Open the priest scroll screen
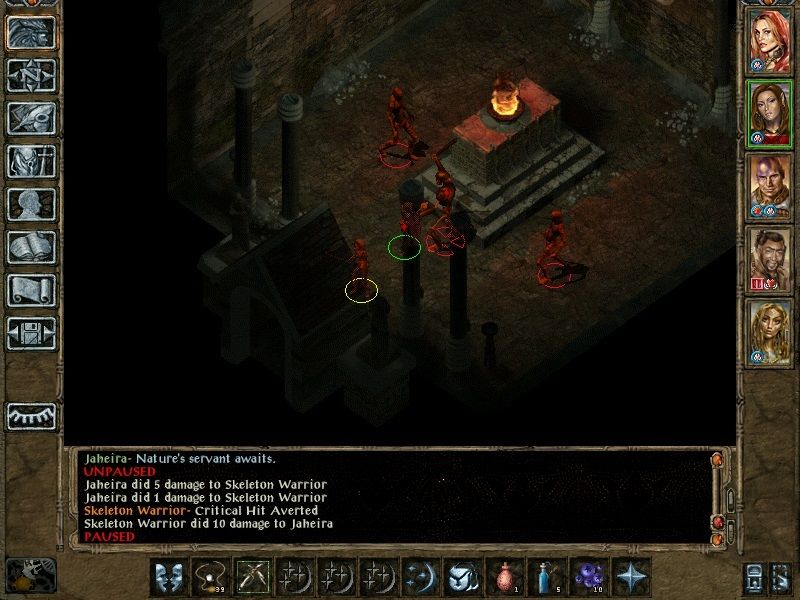 click(x=31, y=290)
